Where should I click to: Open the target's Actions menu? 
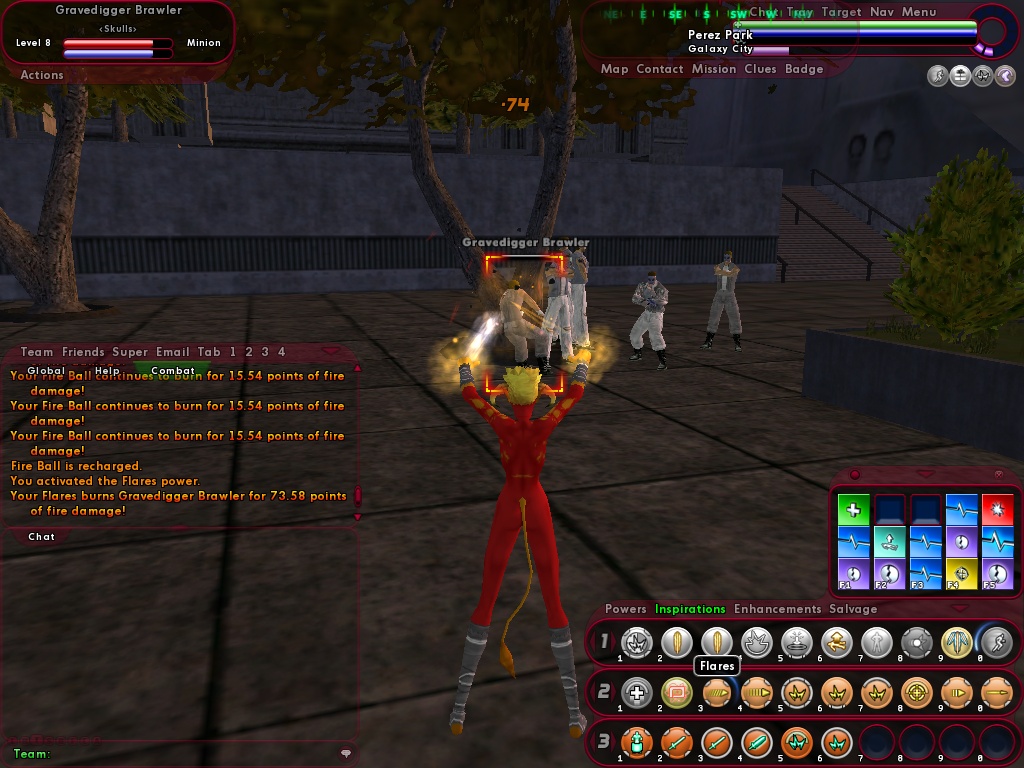pos(42,75)
